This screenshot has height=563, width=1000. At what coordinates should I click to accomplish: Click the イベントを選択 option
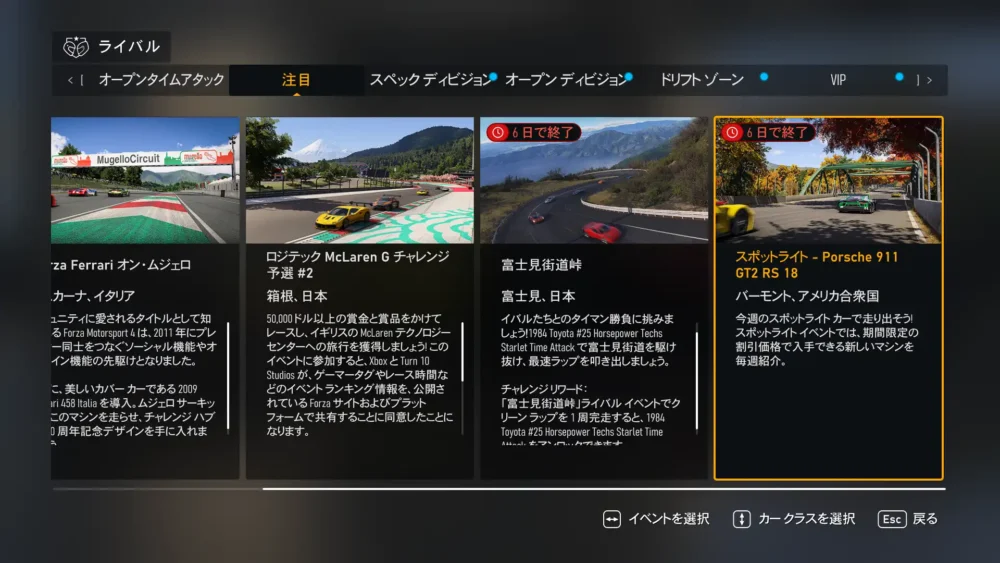[x=656, y=519]
